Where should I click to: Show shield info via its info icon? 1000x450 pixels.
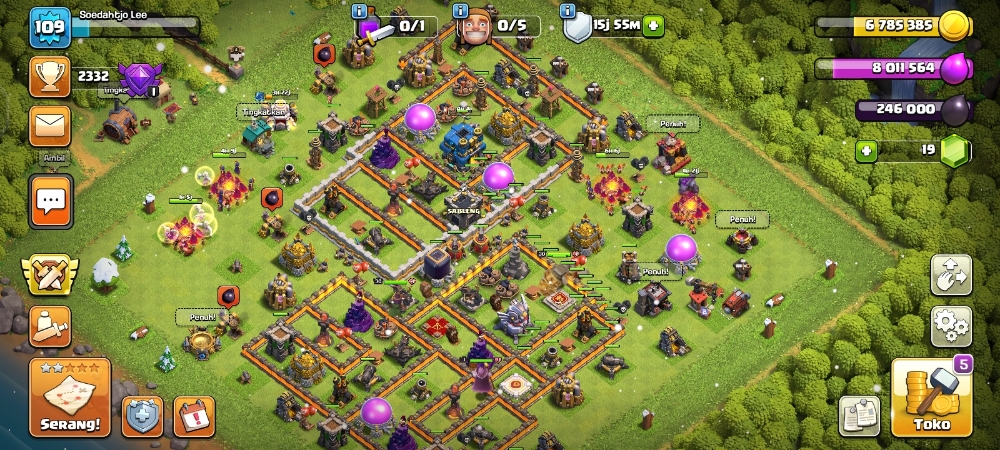point(568,11)
